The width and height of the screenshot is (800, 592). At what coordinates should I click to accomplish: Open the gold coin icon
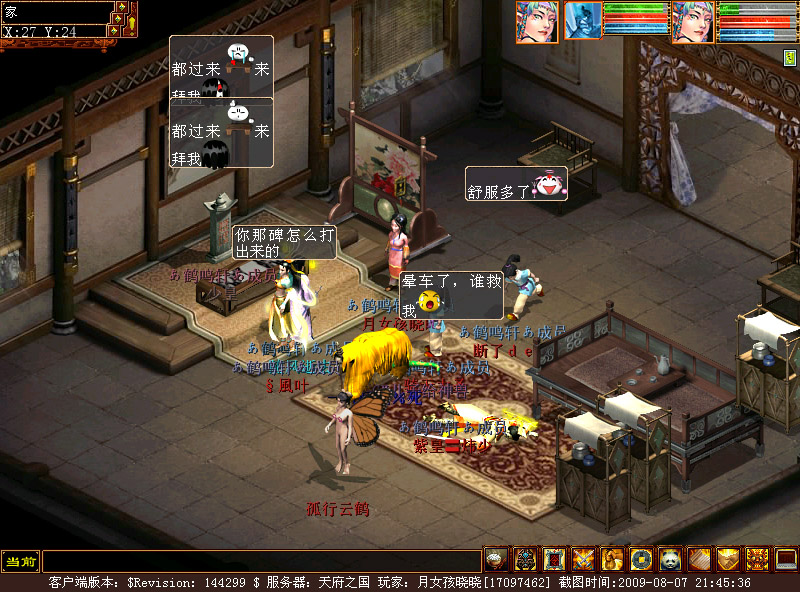pyautogui.click(x=641, y=559)
